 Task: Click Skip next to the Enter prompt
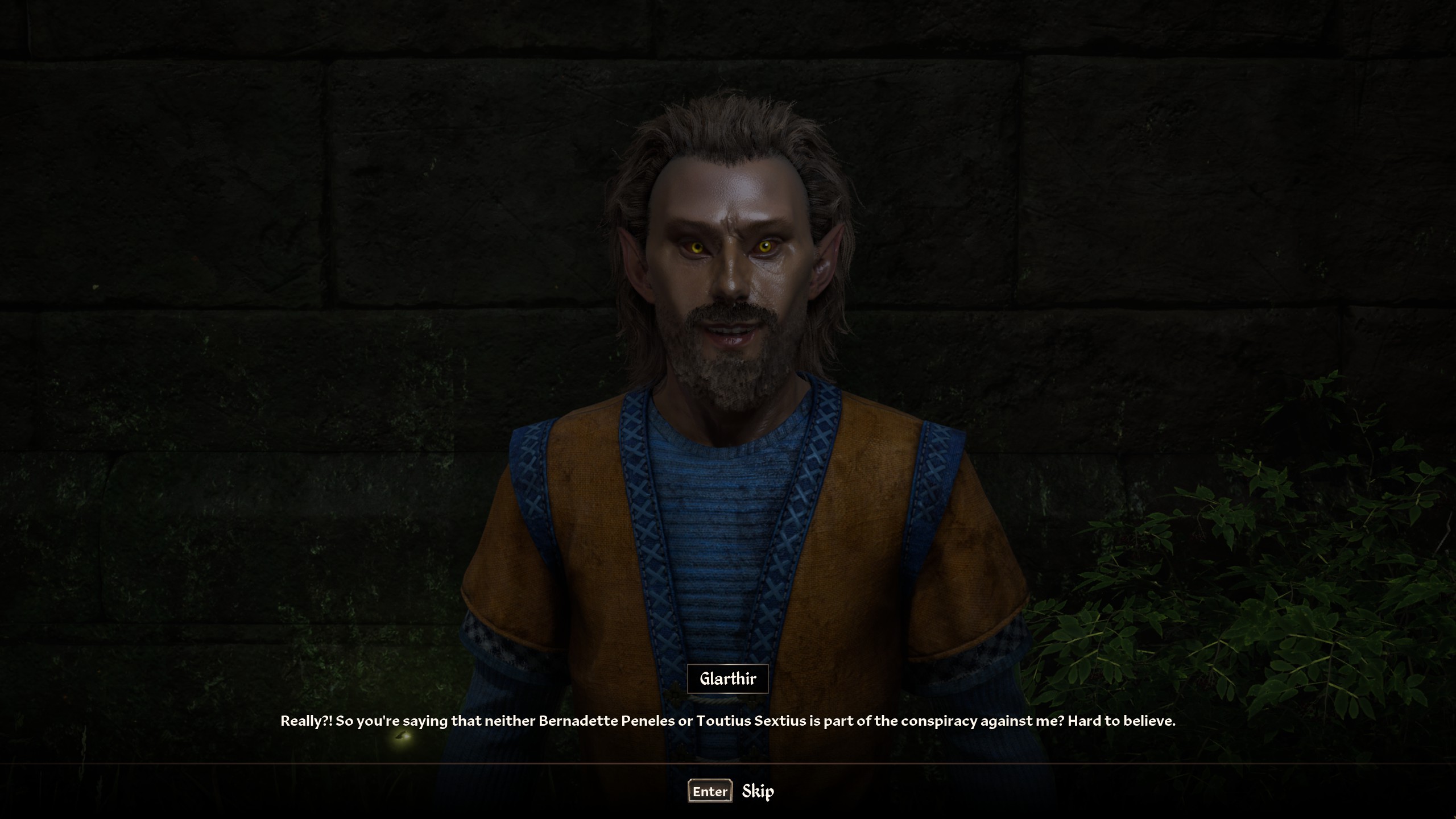pyautogui.click(x=758, y=791)
